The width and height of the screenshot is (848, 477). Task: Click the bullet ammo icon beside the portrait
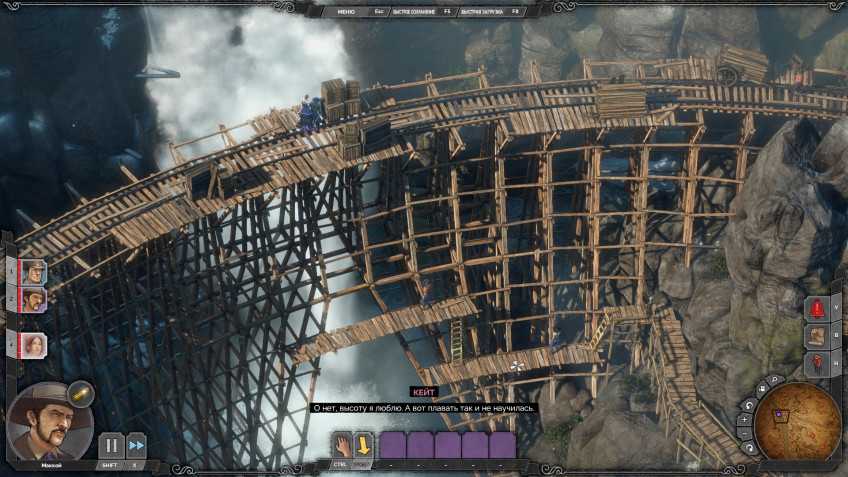pyautogui.click(x=81, y=395)
